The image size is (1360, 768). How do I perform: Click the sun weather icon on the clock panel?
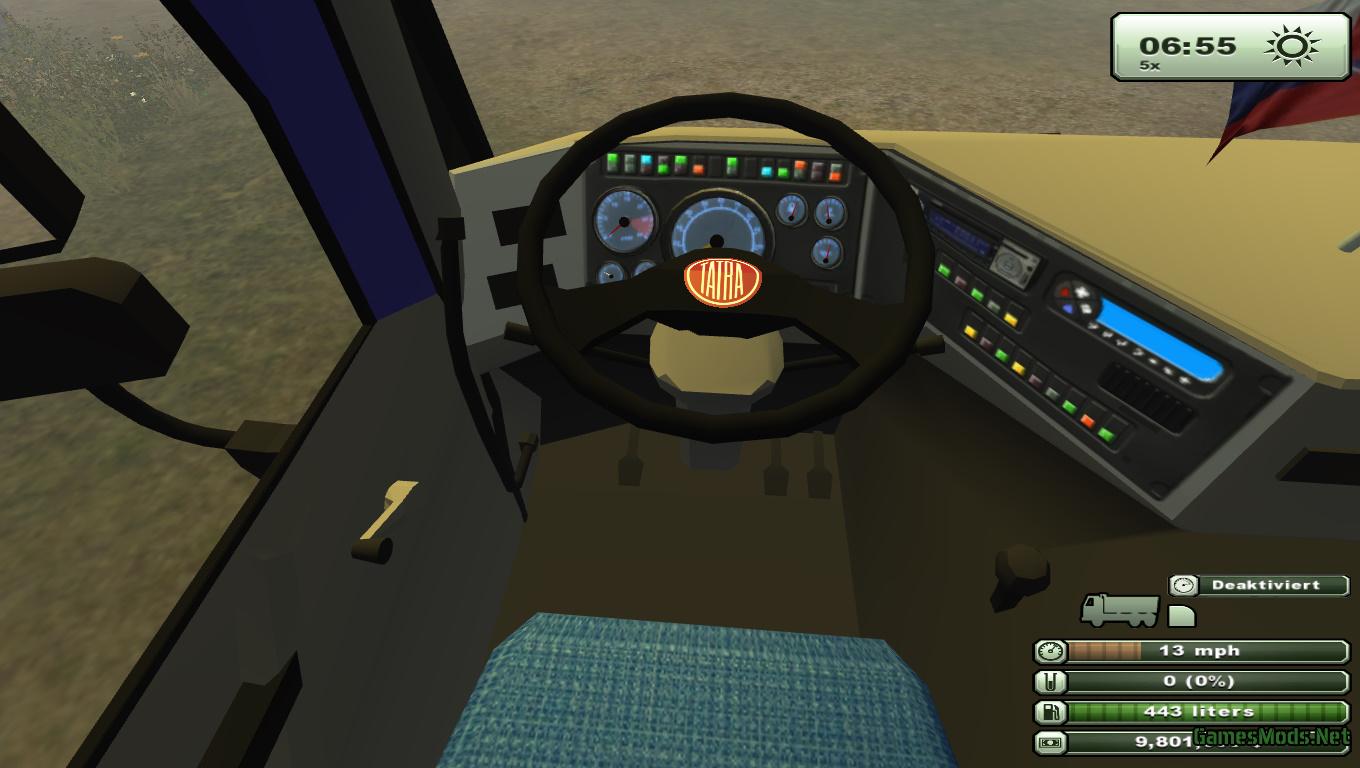1289,44
